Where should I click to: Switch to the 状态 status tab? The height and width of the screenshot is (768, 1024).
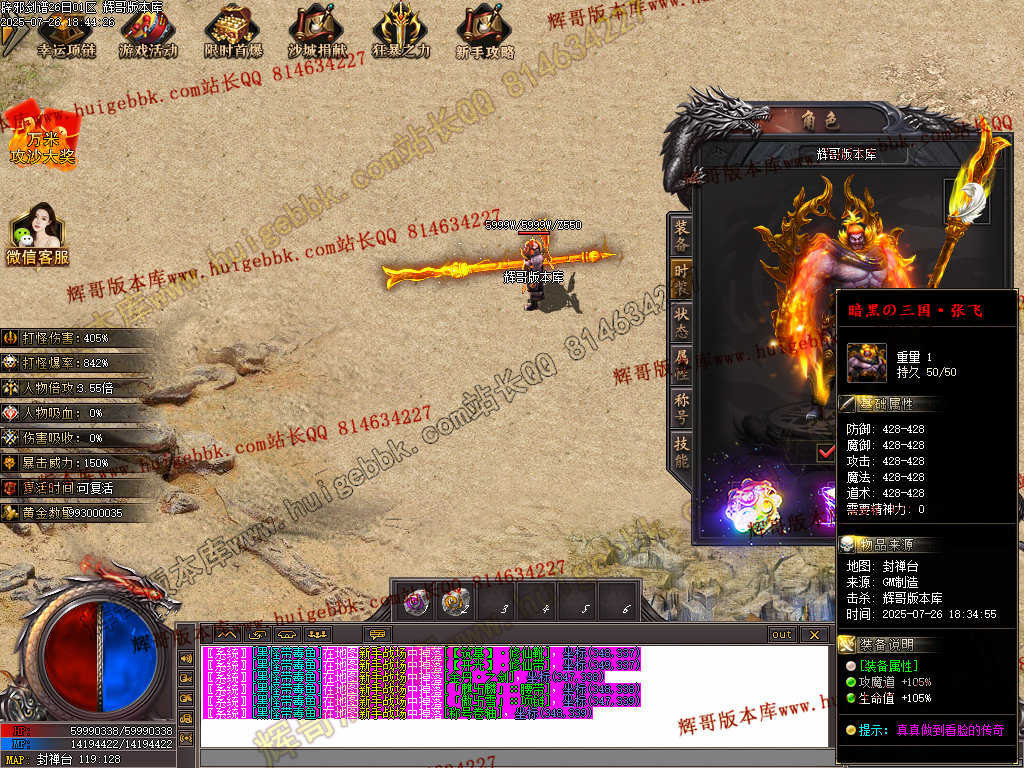pyautogui.click(x=681, y=323)
